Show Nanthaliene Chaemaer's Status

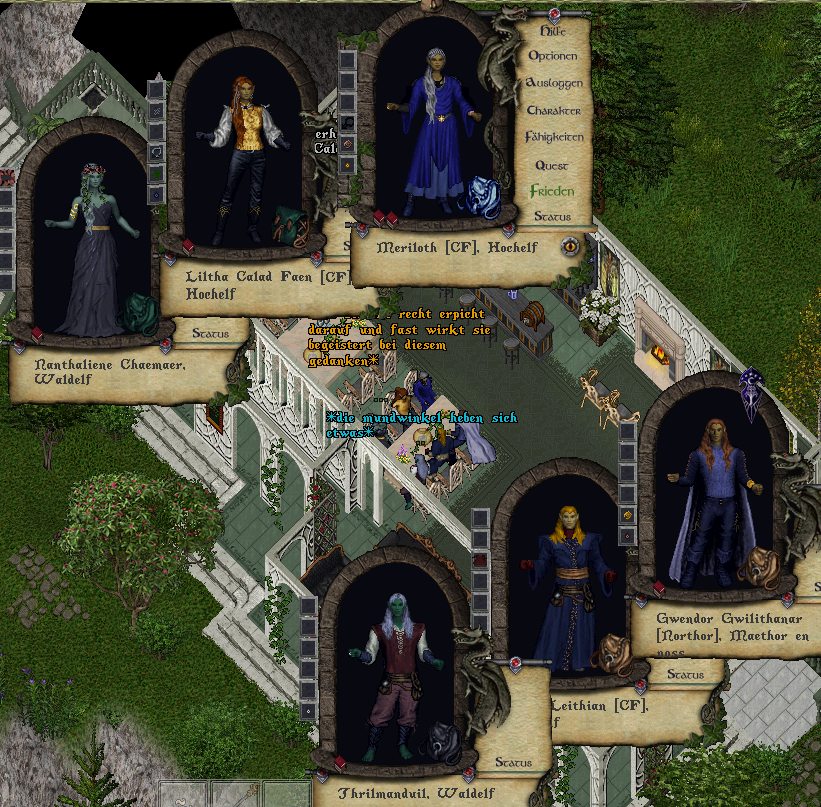click(210, 333)
